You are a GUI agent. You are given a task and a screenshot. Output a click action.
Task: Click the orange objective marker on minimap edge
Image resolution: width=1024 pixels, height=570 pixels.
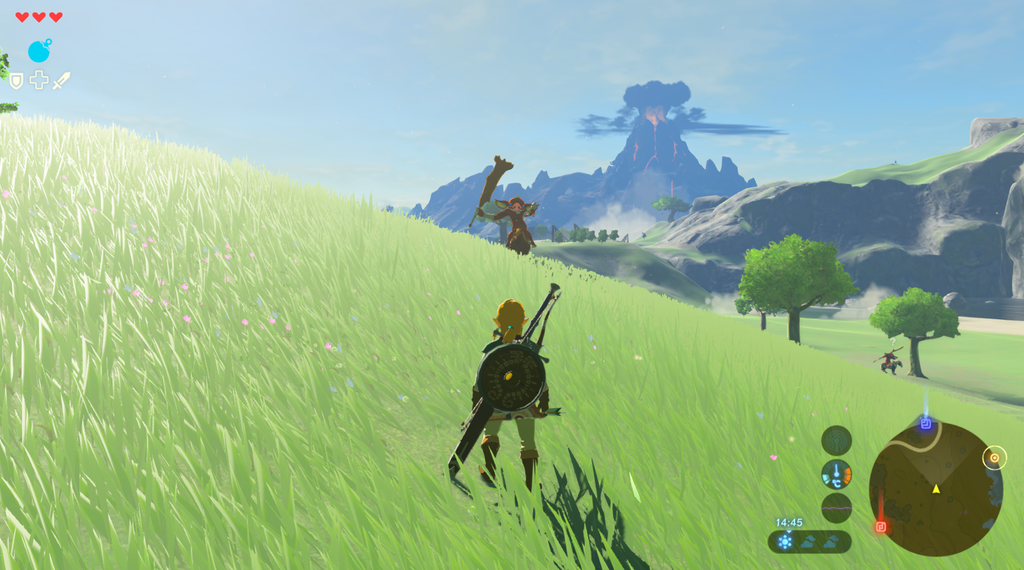point(993,458)
